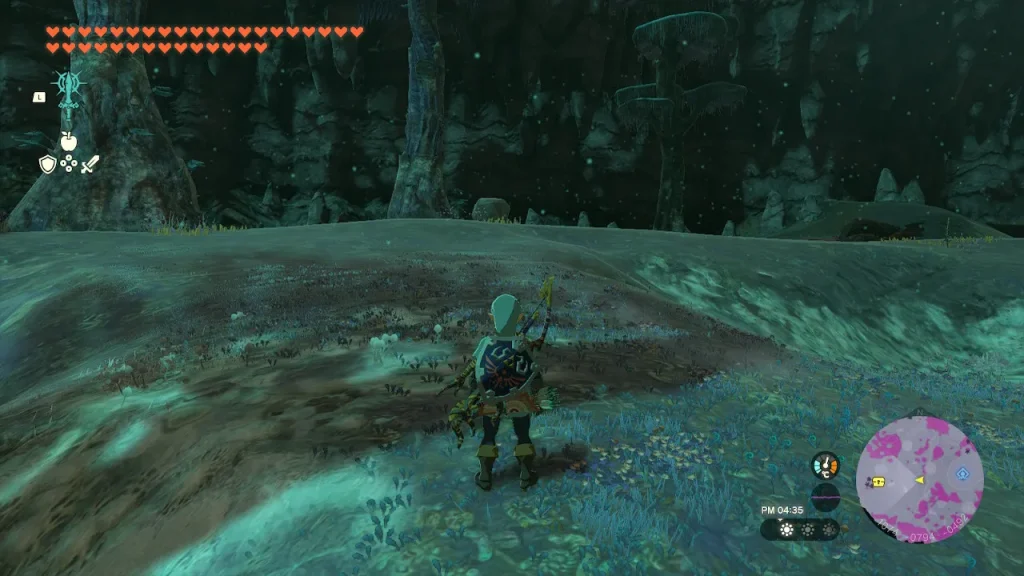This screenshot has height=576, width=1024.
Task: Check the temperature gauge icon
Action: (x=825, y=465)
